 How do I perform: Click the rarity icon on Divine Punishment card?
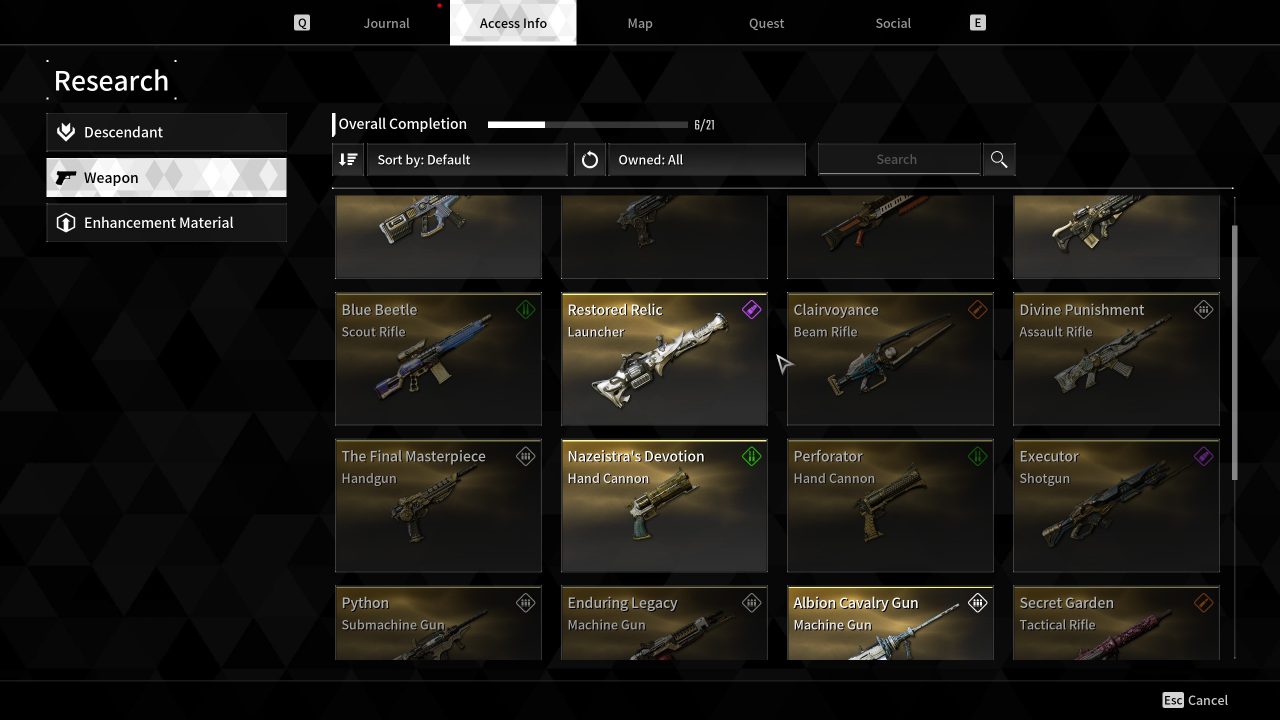pos(1204,309)
